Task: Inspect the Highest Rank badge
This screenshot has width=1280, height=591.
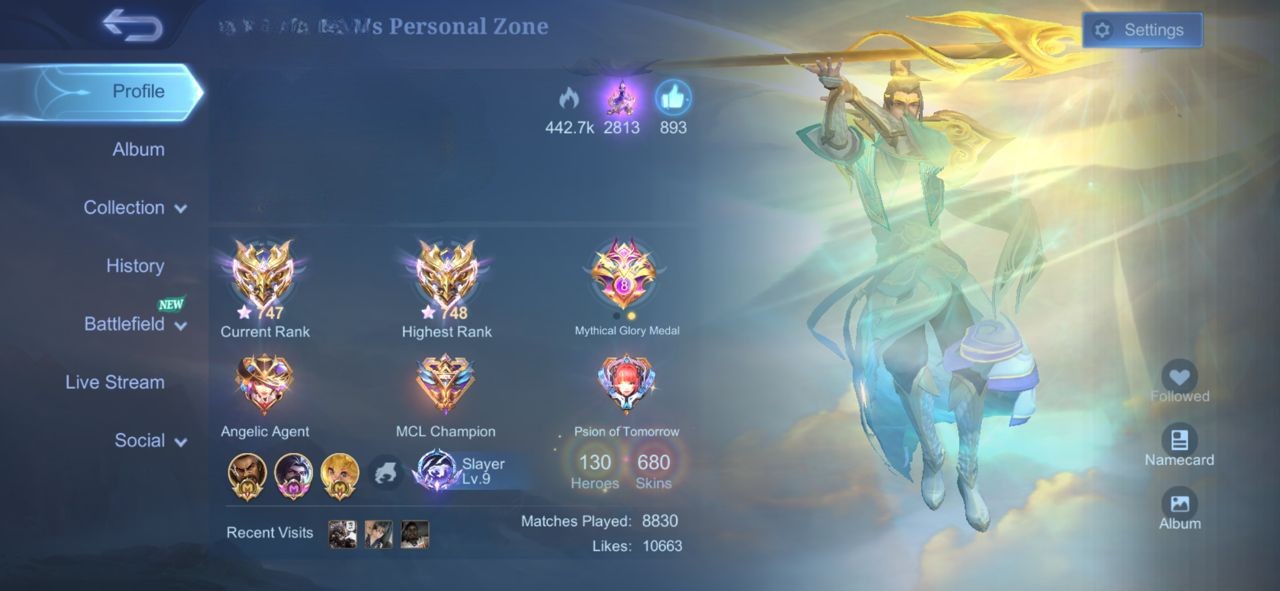Action: tap(446, 275)
